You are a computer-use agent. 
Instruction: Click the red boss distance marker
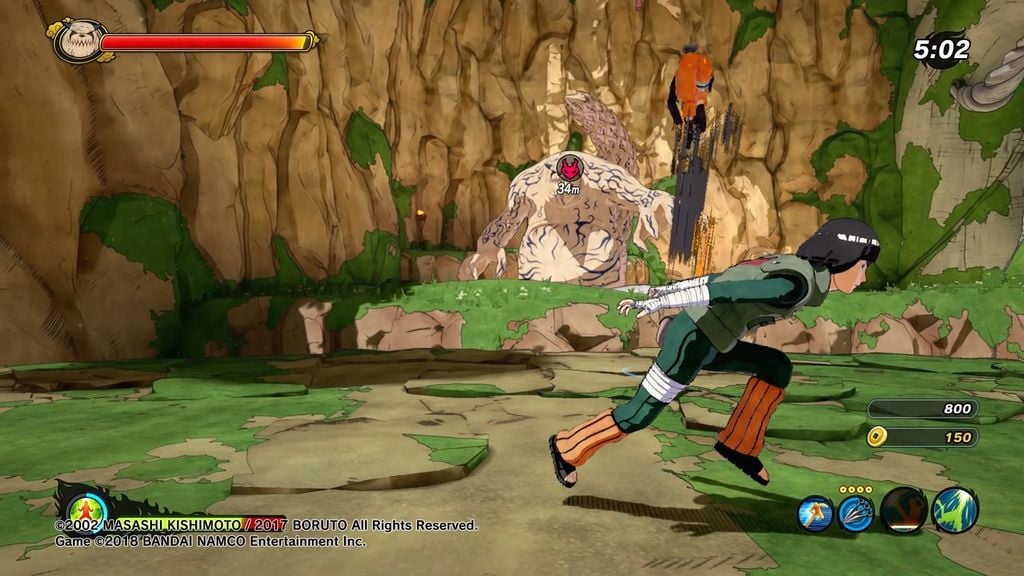569,167
